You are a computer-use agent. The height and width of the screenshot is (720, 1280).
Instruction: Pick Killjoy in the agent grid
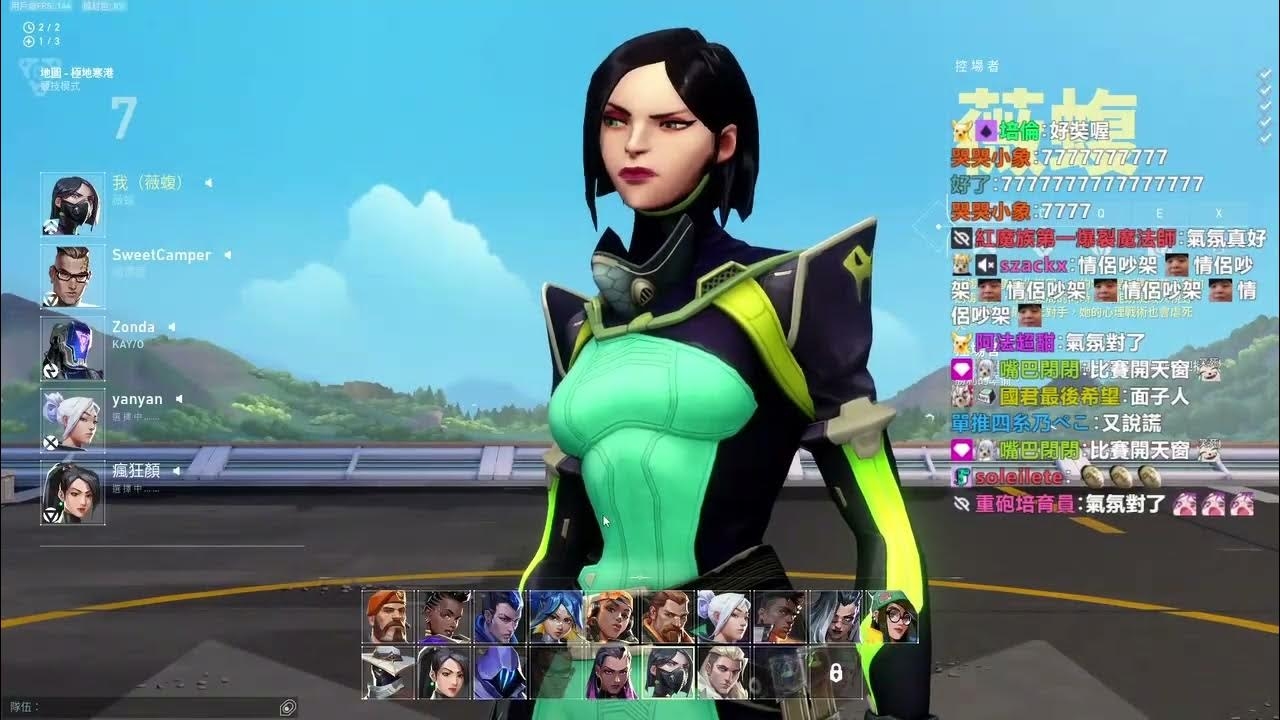pos(893,616)
